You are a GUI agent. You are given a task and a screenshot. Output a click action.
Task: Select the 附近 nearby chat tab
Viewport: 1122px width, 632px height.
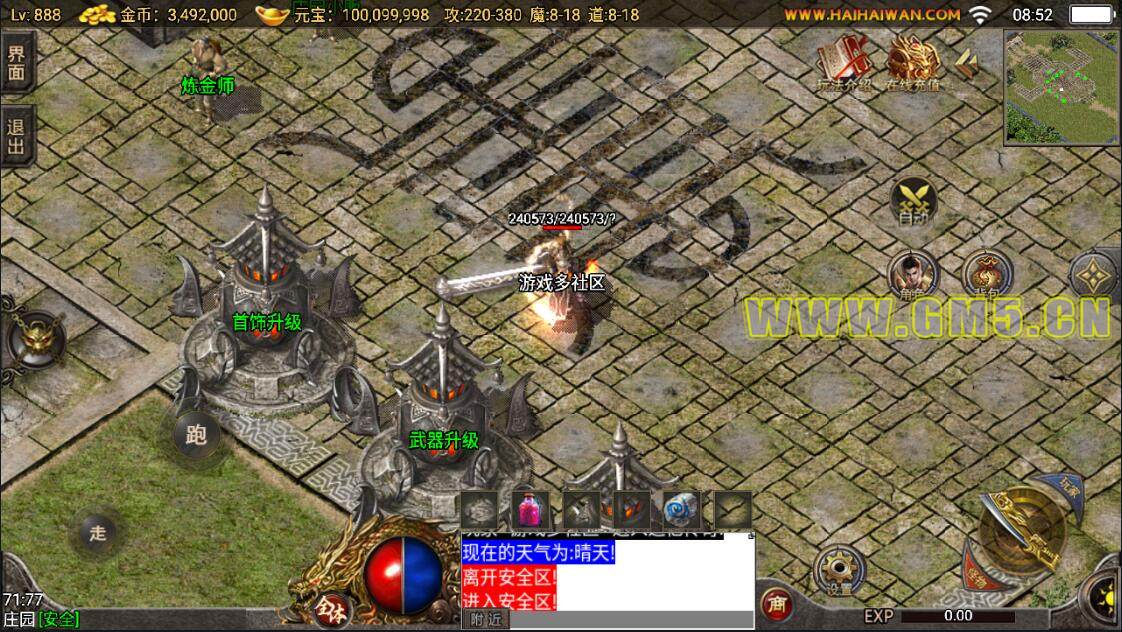486,620
